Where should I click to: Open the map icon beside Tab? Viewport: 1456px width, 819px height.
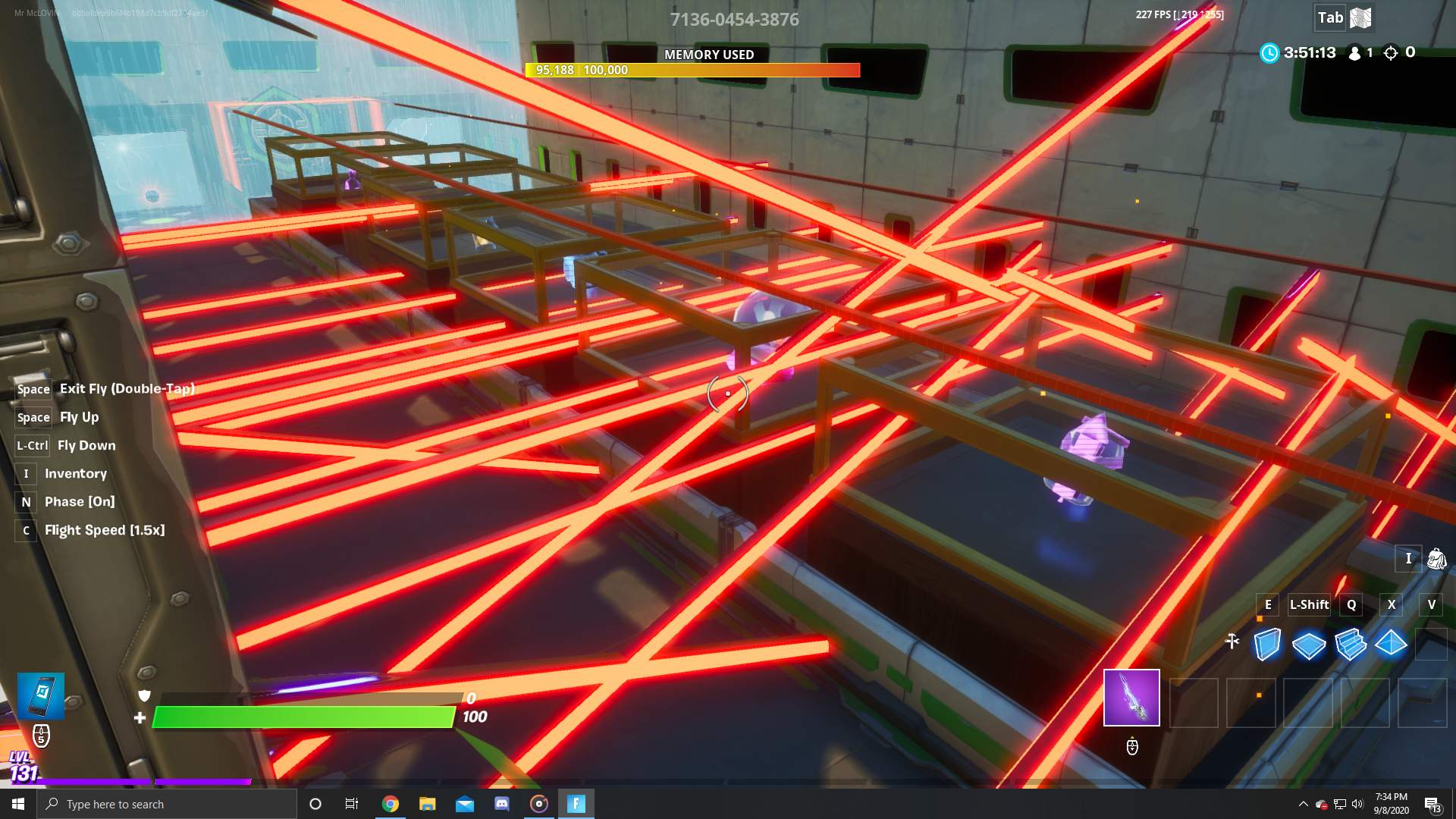click(1361, 18)
